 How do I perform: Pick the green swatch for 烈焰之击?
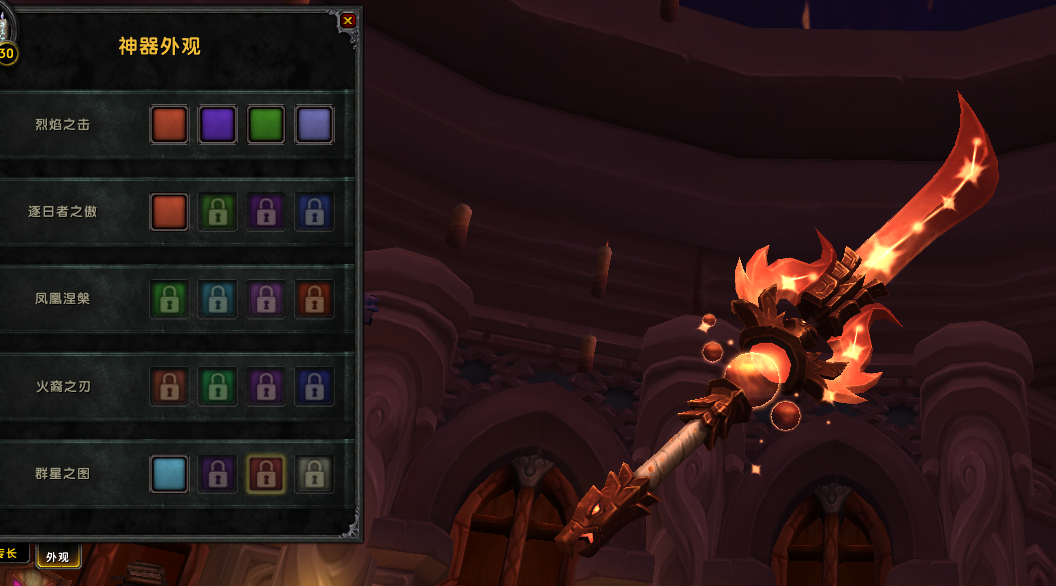(266, 125)
